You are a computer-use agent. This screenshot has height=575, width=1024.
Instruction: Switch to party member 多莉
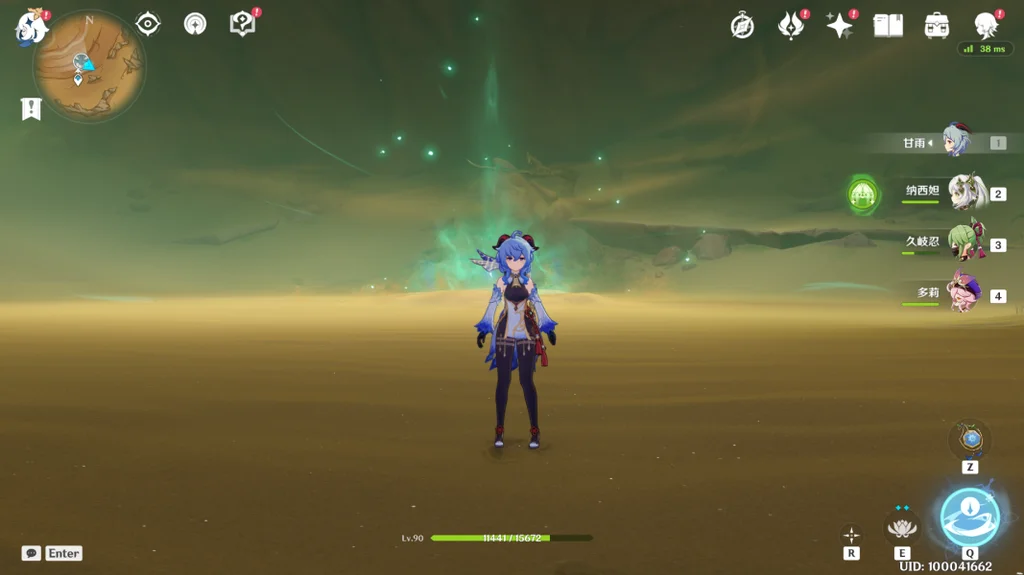(964, 295)
